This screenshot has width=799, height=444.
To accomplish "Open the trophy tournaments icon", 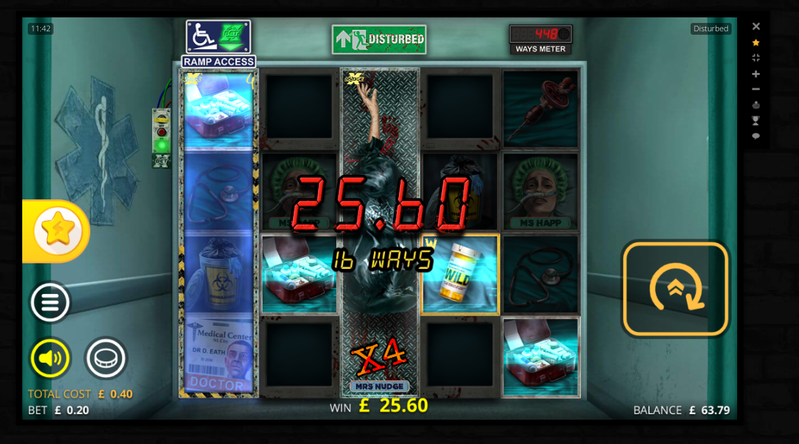I will click(x=756, y=121).
